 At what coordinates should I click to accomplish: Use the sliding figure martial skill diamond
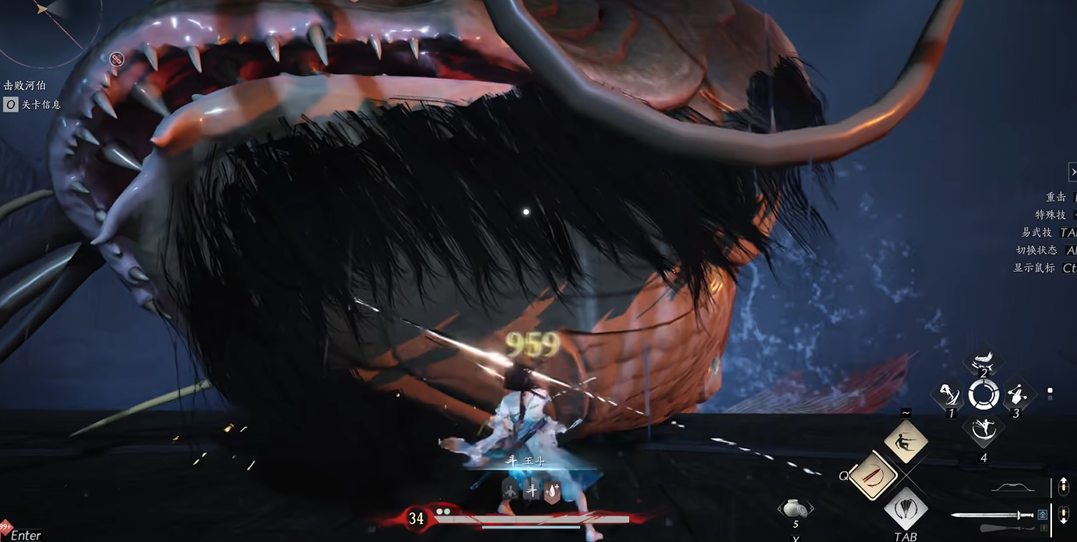tap(906, 442)
